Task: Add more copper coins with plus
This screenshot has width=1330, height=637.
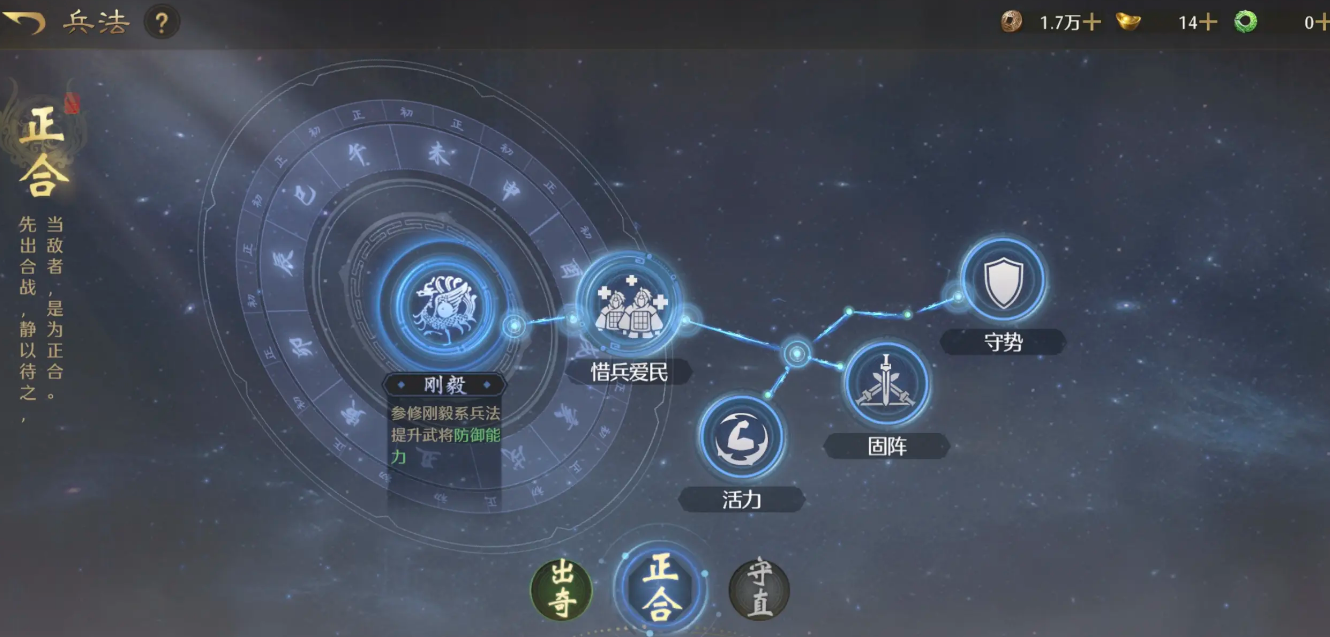Action: pos(1092,22)
